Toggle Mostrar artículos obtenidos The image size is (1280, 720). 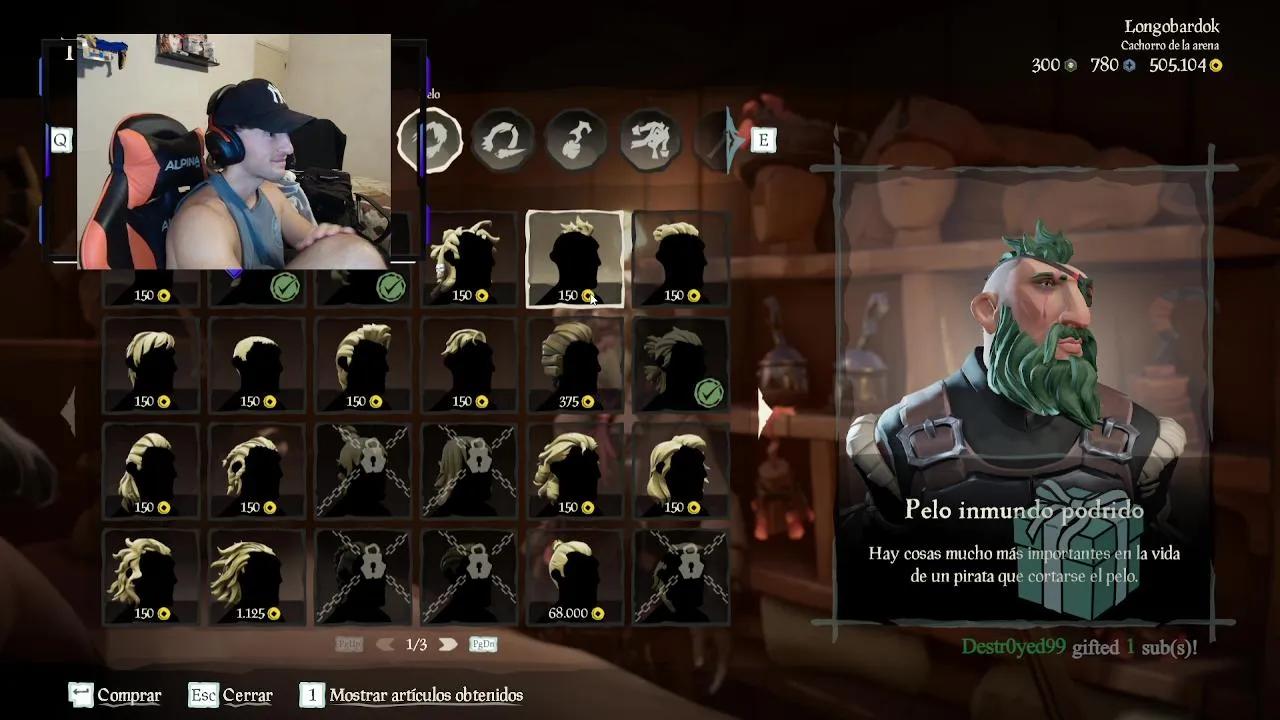(411, 695)
